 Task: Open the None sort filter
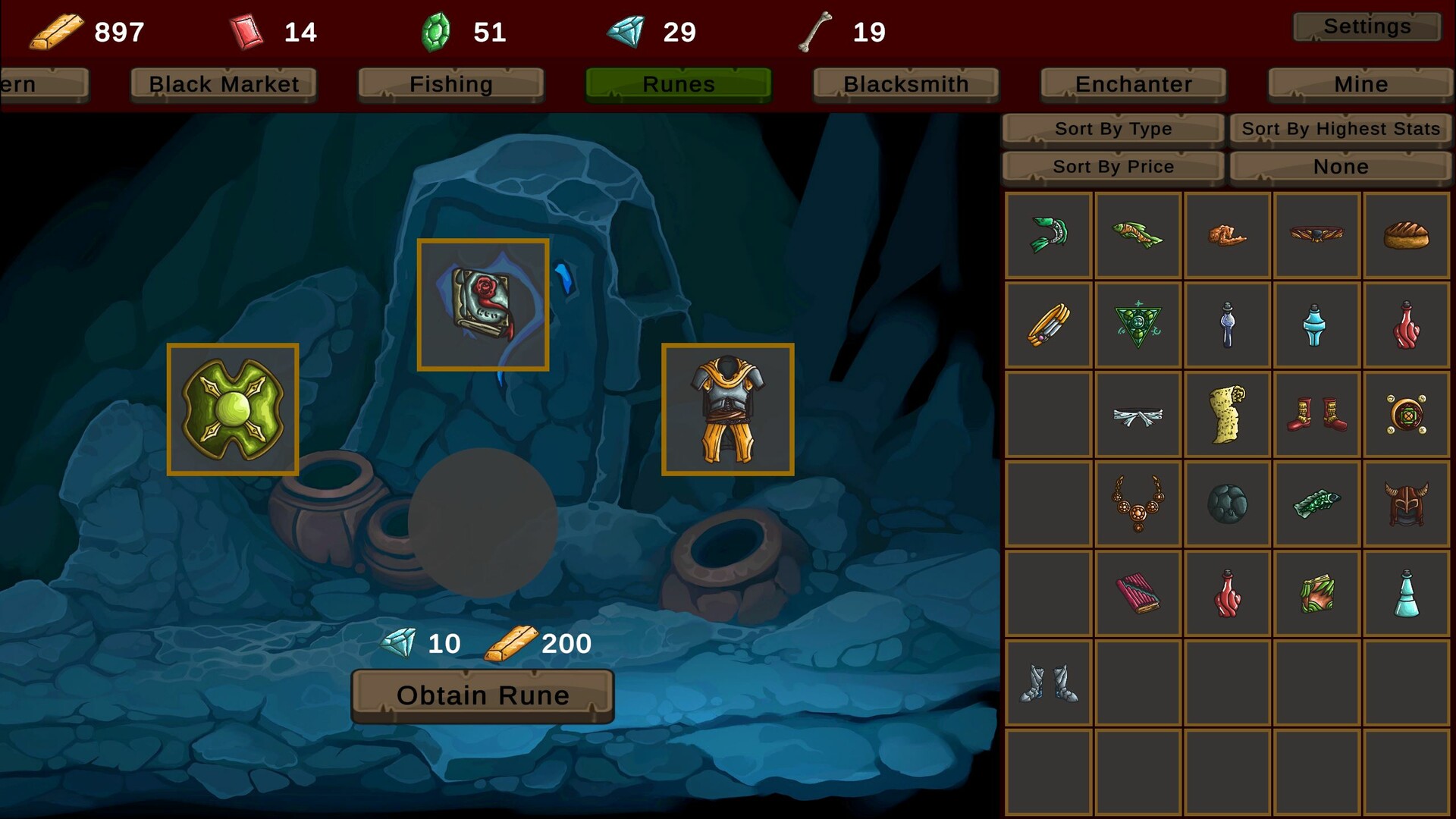click(1340, 166)
